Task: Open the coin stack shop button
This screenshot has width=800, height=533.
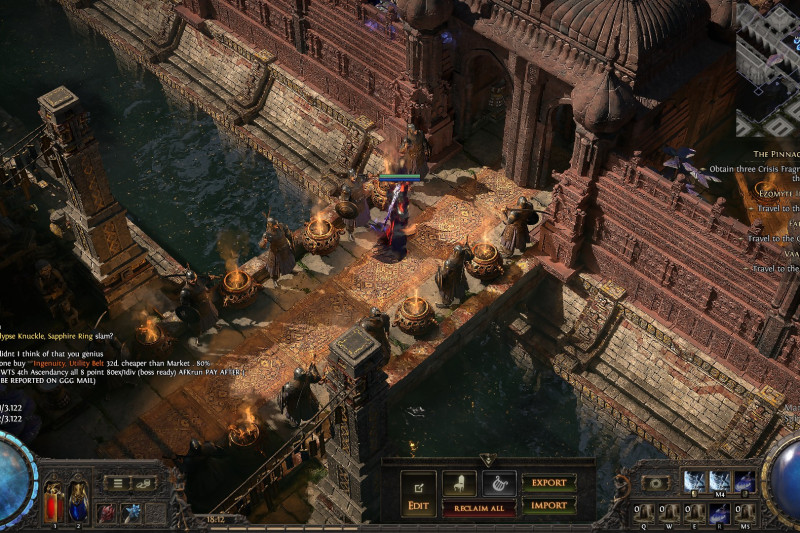Action: click(146, 483)
